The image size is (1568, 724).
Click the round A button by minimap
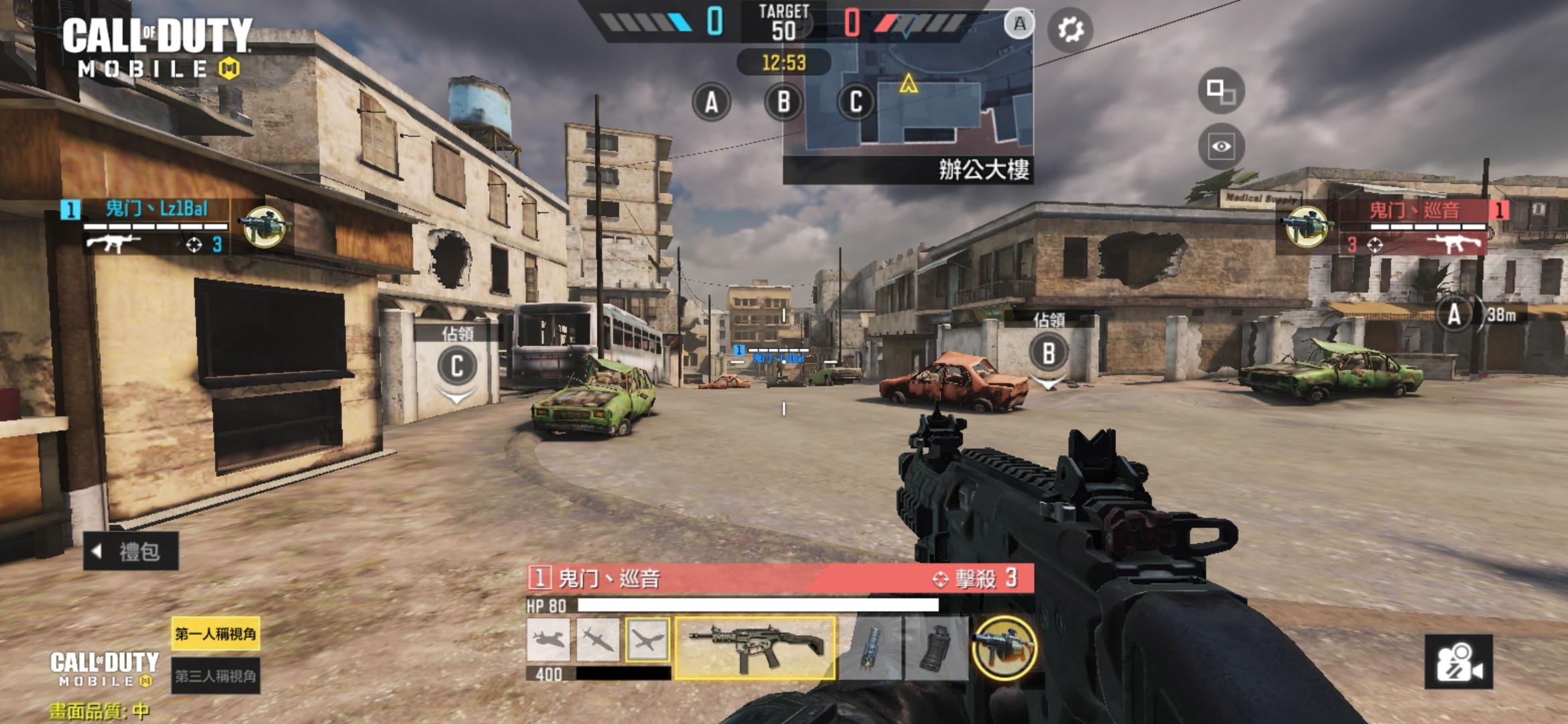(x=1019, y=24)
